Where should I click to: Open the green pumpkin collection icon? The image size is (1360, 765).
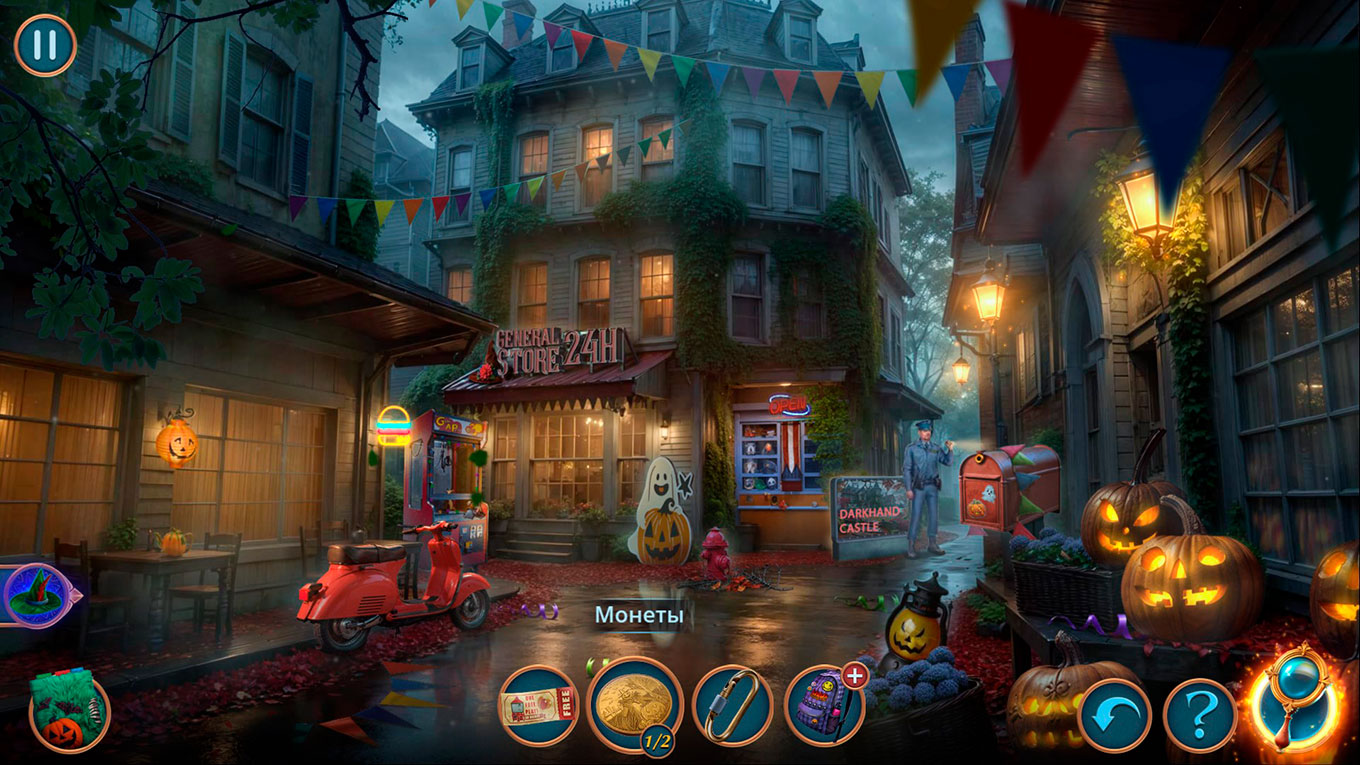pyautogui.click(x=68, y=712)
